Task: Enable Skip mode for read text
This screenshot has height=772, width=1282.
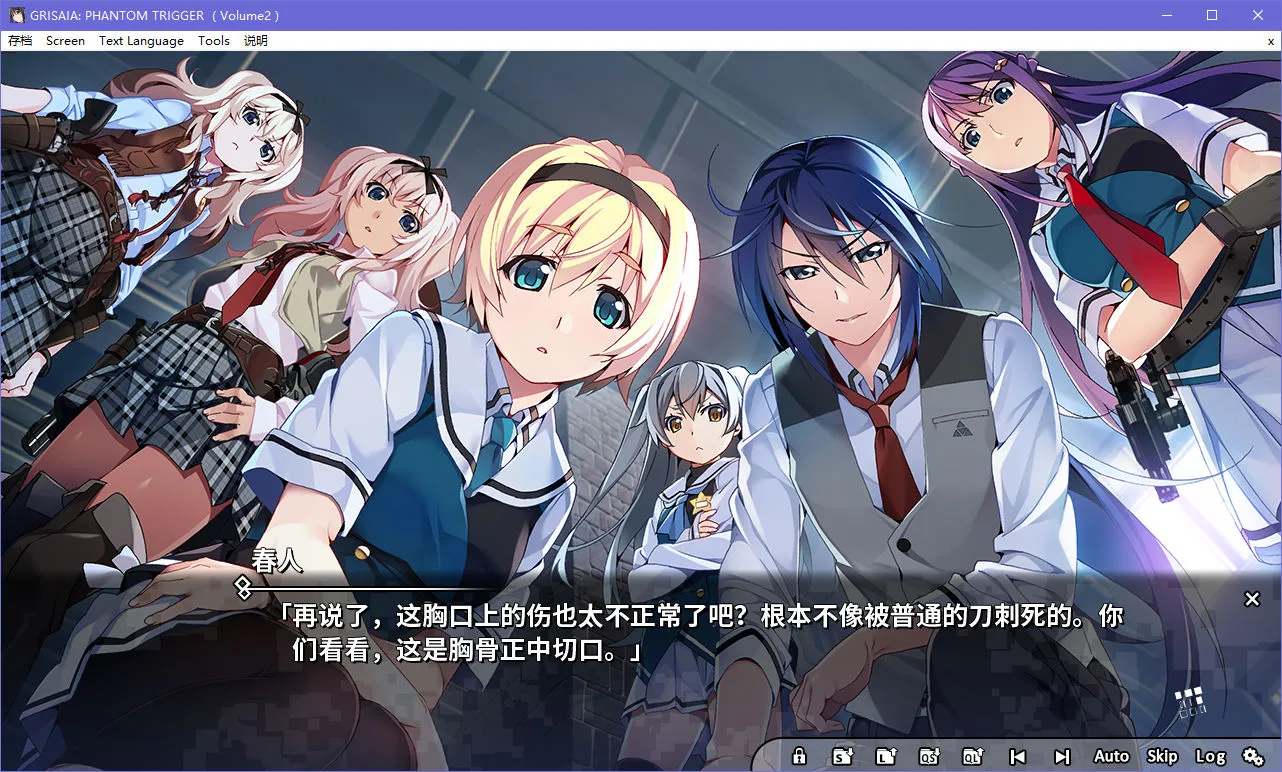Action: 1162,756
